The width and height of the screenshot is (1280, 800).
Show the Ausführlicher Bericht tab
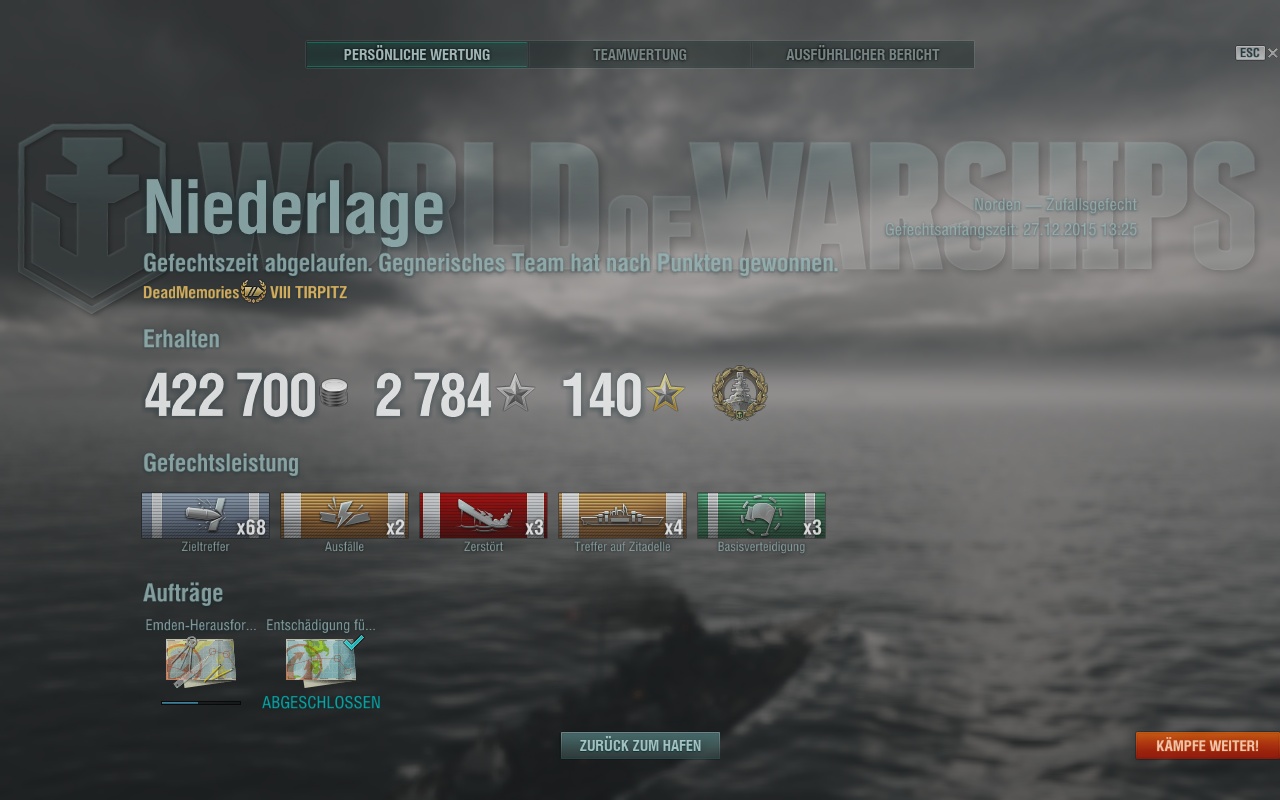862,55
